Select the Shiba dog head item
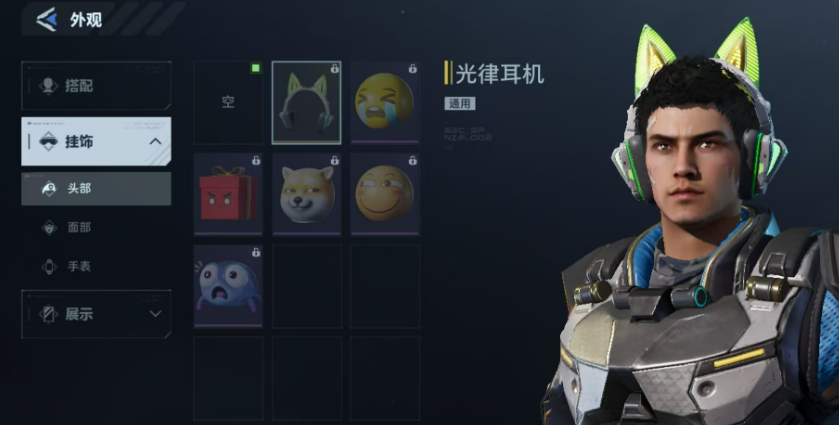 coord(306,194)
